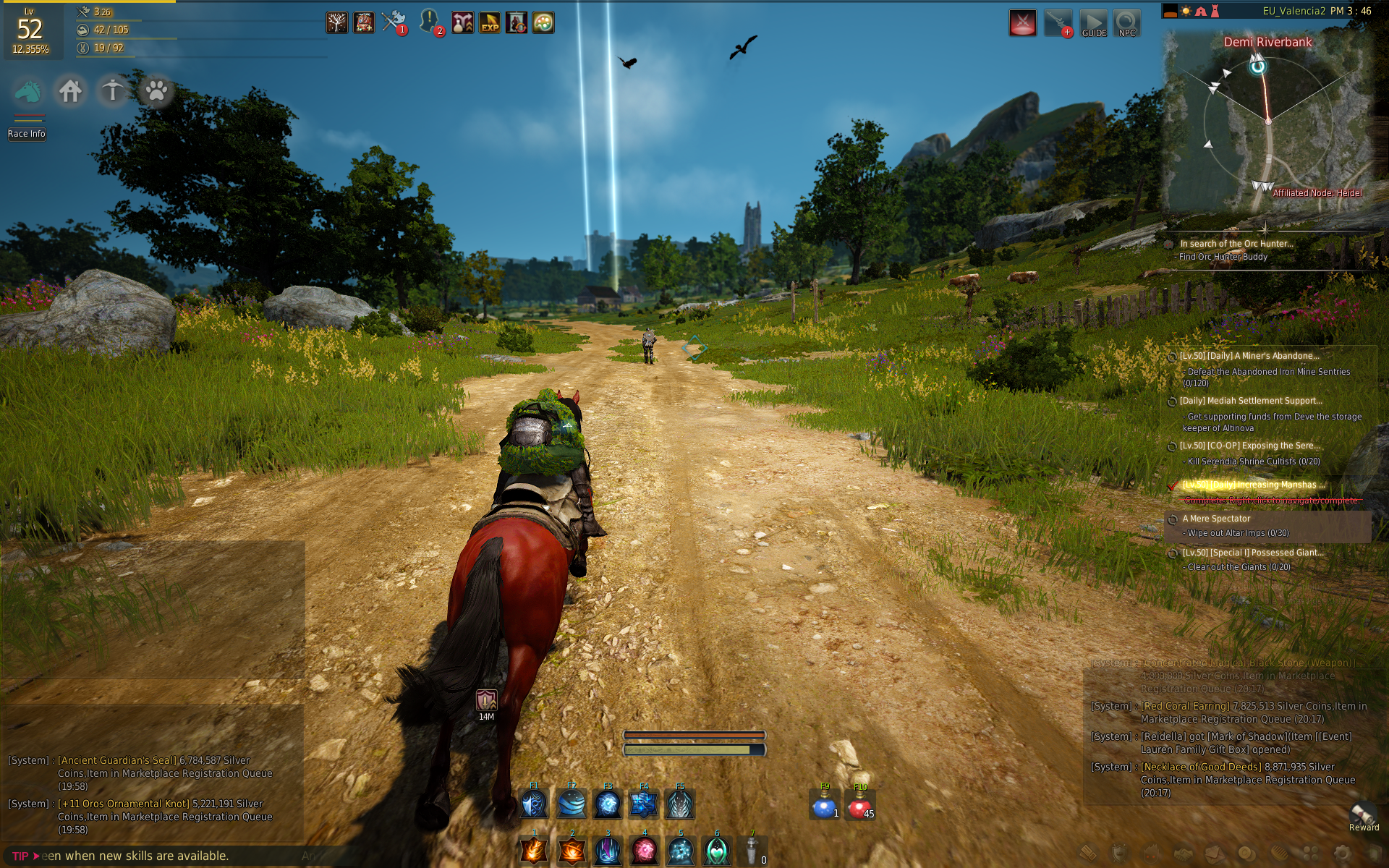Open the exclamation head alert icon
Screen dimensions: 1389x868
(x=430, y=22)
